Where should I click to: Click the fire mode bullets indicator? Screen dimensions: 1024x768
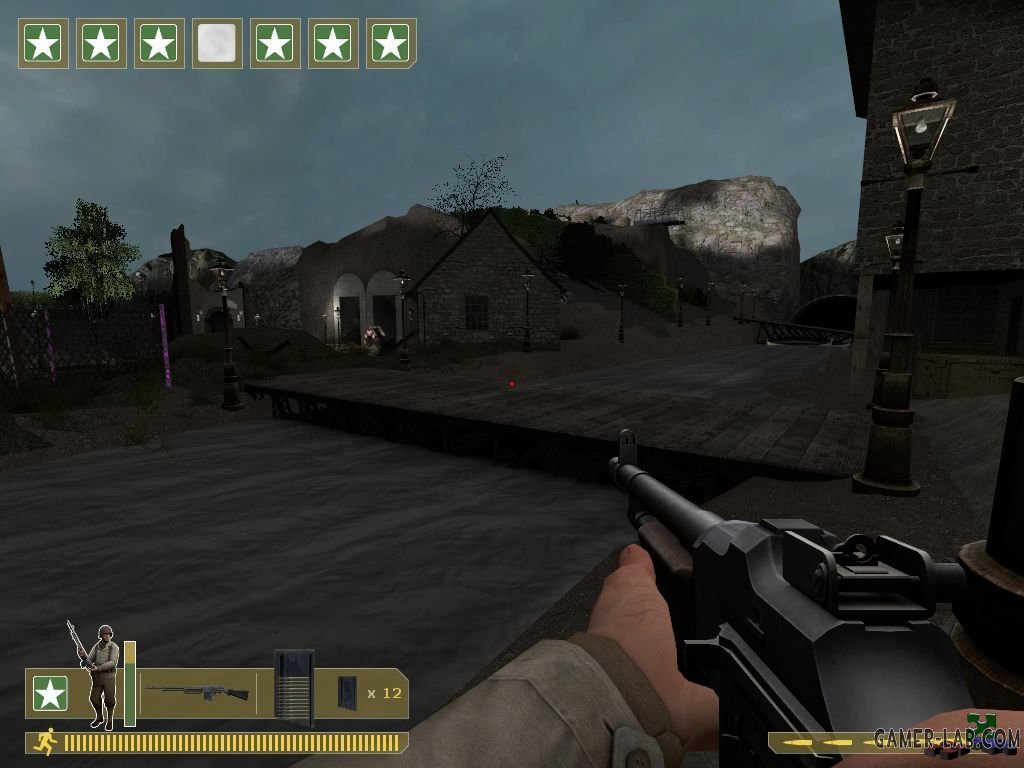click(x=822, y=743)
